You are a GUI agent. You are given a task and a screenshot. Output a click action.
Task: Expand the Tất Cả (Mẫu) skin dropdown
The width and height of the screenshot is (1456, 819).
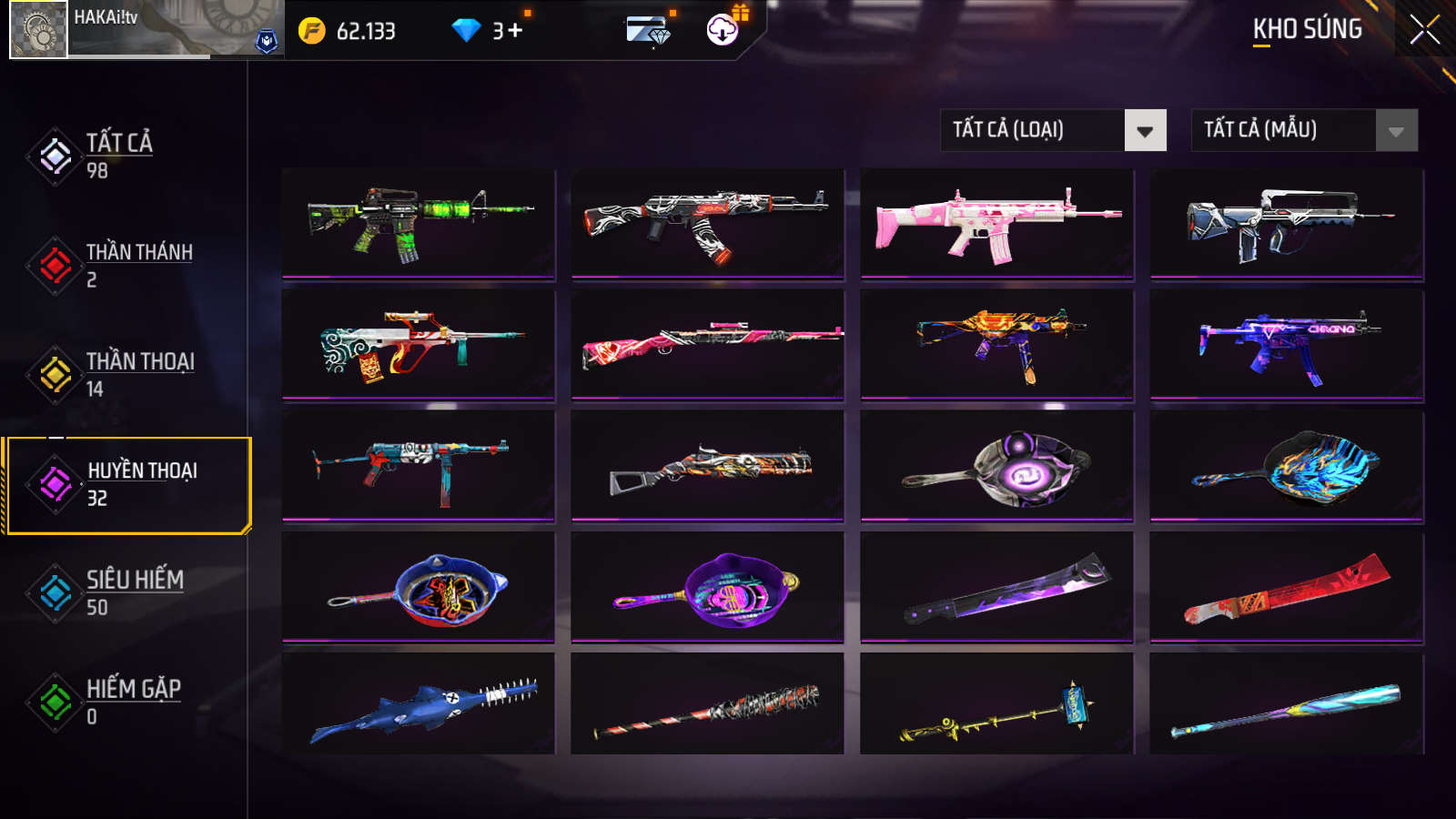coord(1304,130)
